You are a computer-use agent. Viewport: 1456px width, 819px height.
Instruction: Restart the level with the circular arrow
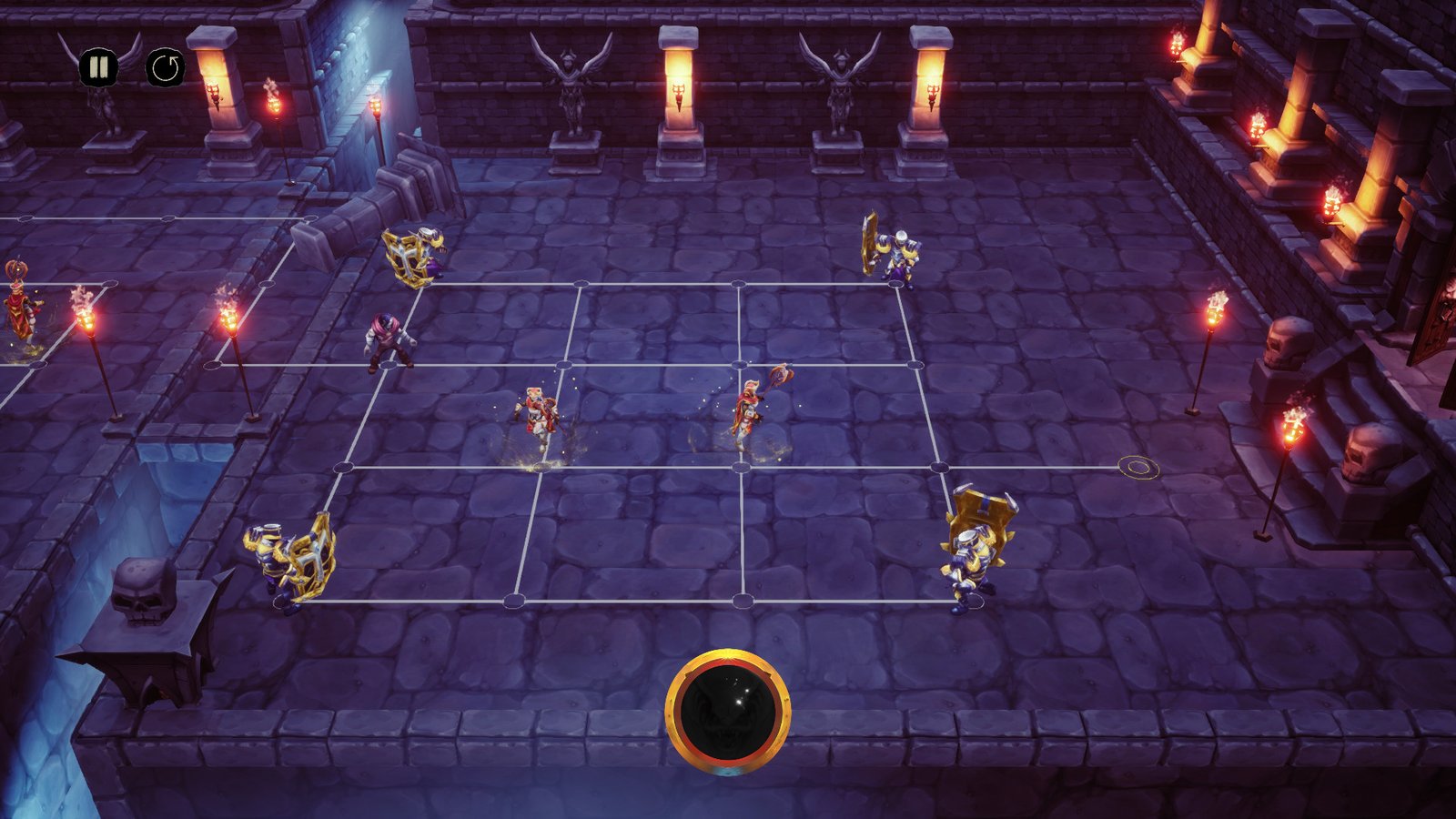[x=166, y=67]
